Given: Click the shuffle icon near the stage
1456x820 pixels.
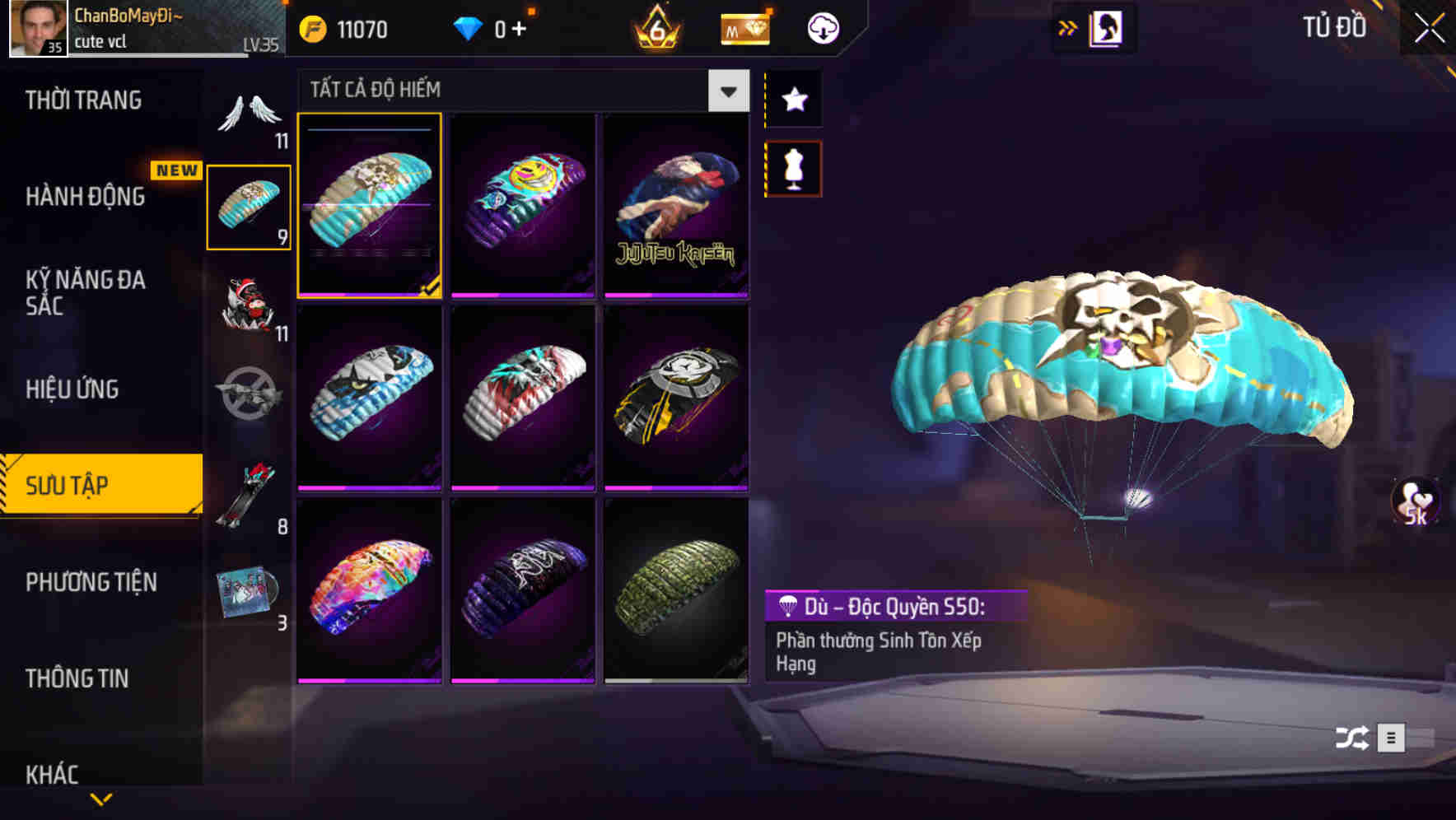Looking at the screenshot, I should tap(1353, 738).
